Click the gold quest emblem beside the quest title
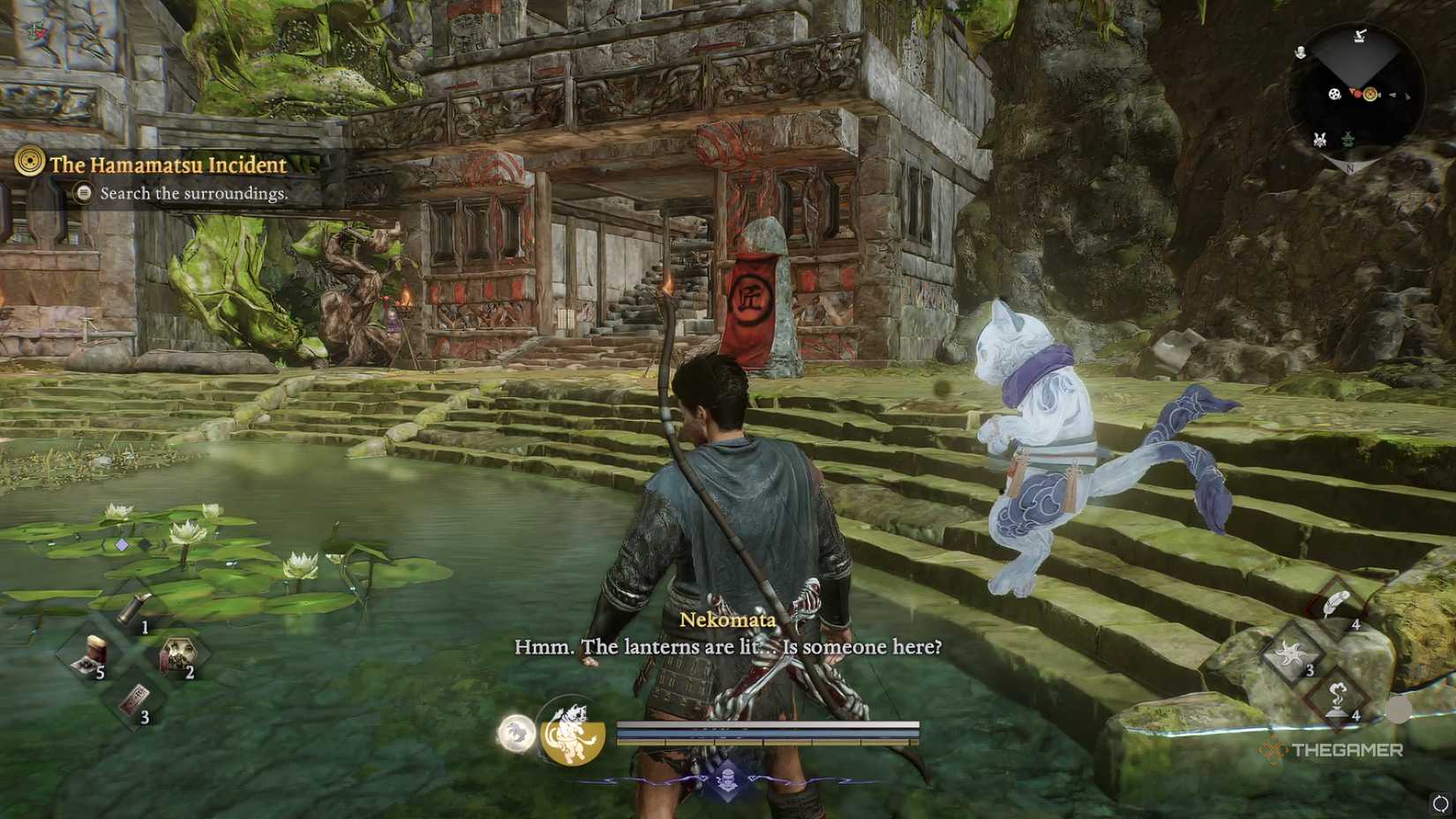1456x819 pixels. click(28, 164)
